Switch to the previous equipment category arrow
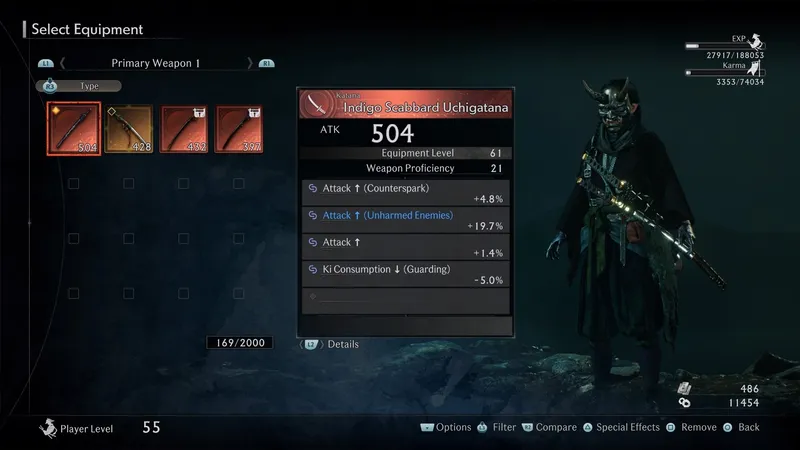800x450 pixels. (x=62, y=63)
